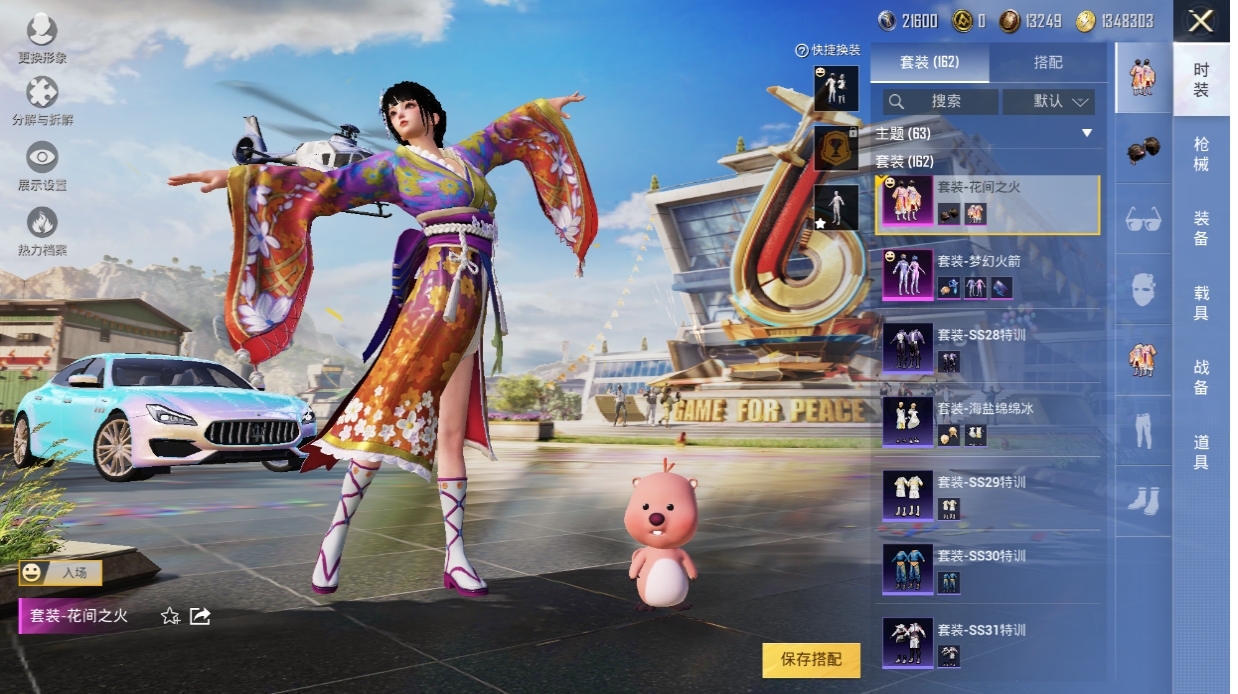Image resolution: width=1238 pixels, height=694 pixels.
Task: Switch to the 搭配 tab
Action: [1048, 62]
